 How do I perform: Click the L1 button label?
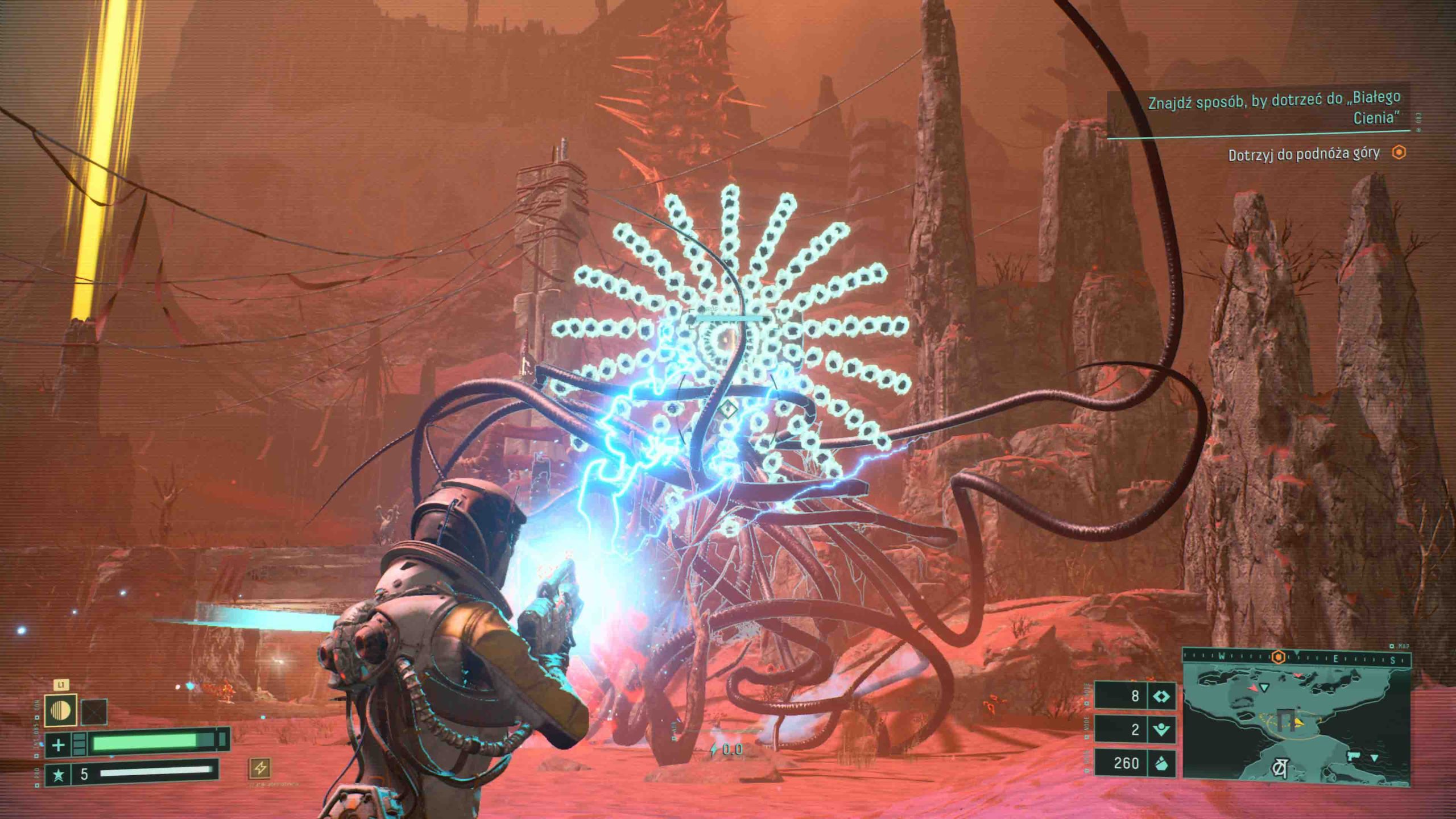(63, 685)
